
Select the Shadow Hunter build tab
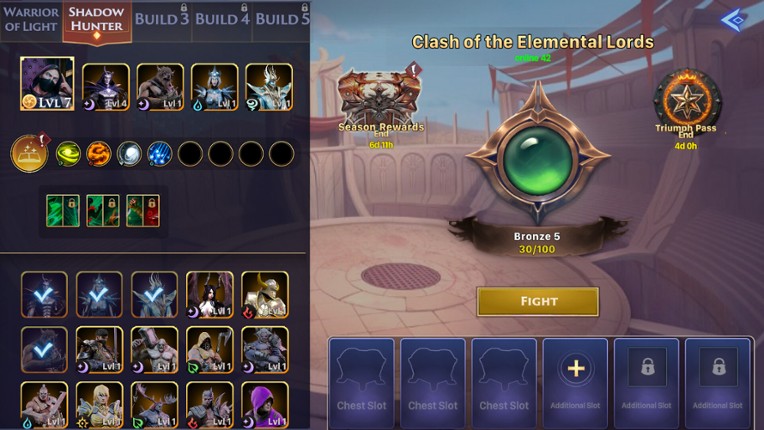(x=97, y=20)
